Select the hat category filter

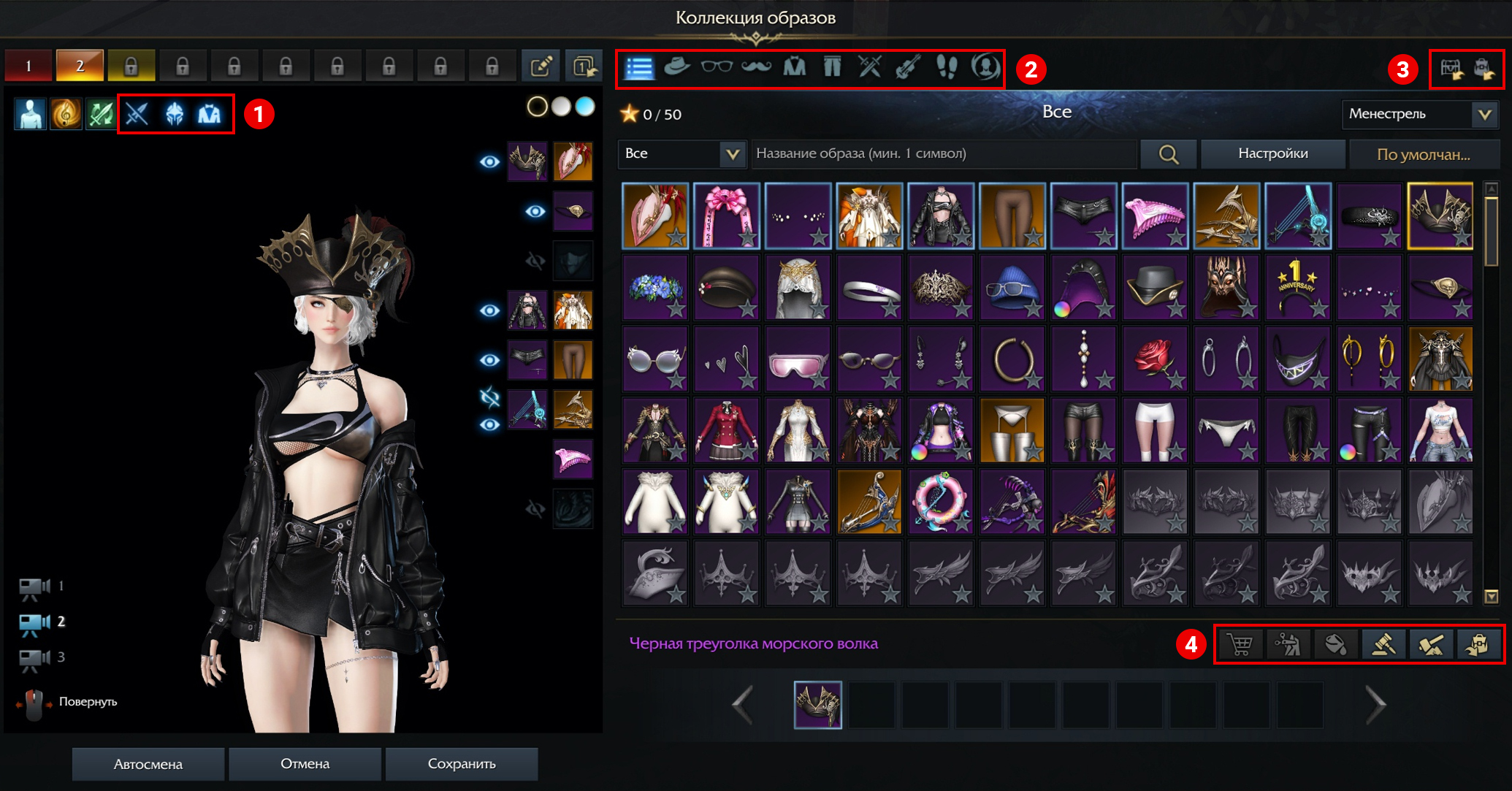(677, 67)
